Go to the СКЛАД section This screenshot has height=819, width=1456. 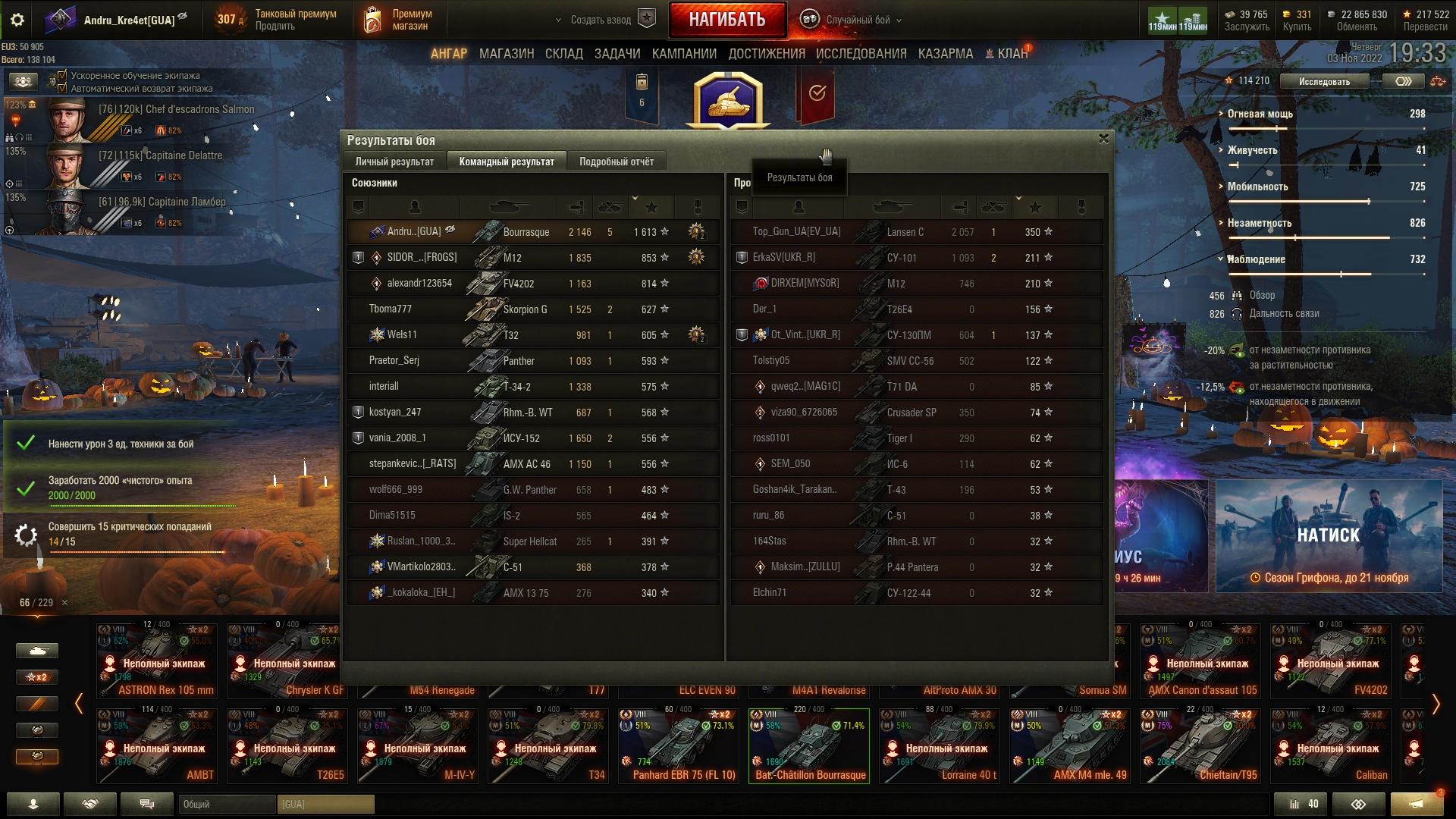click(x=564, y=54)
